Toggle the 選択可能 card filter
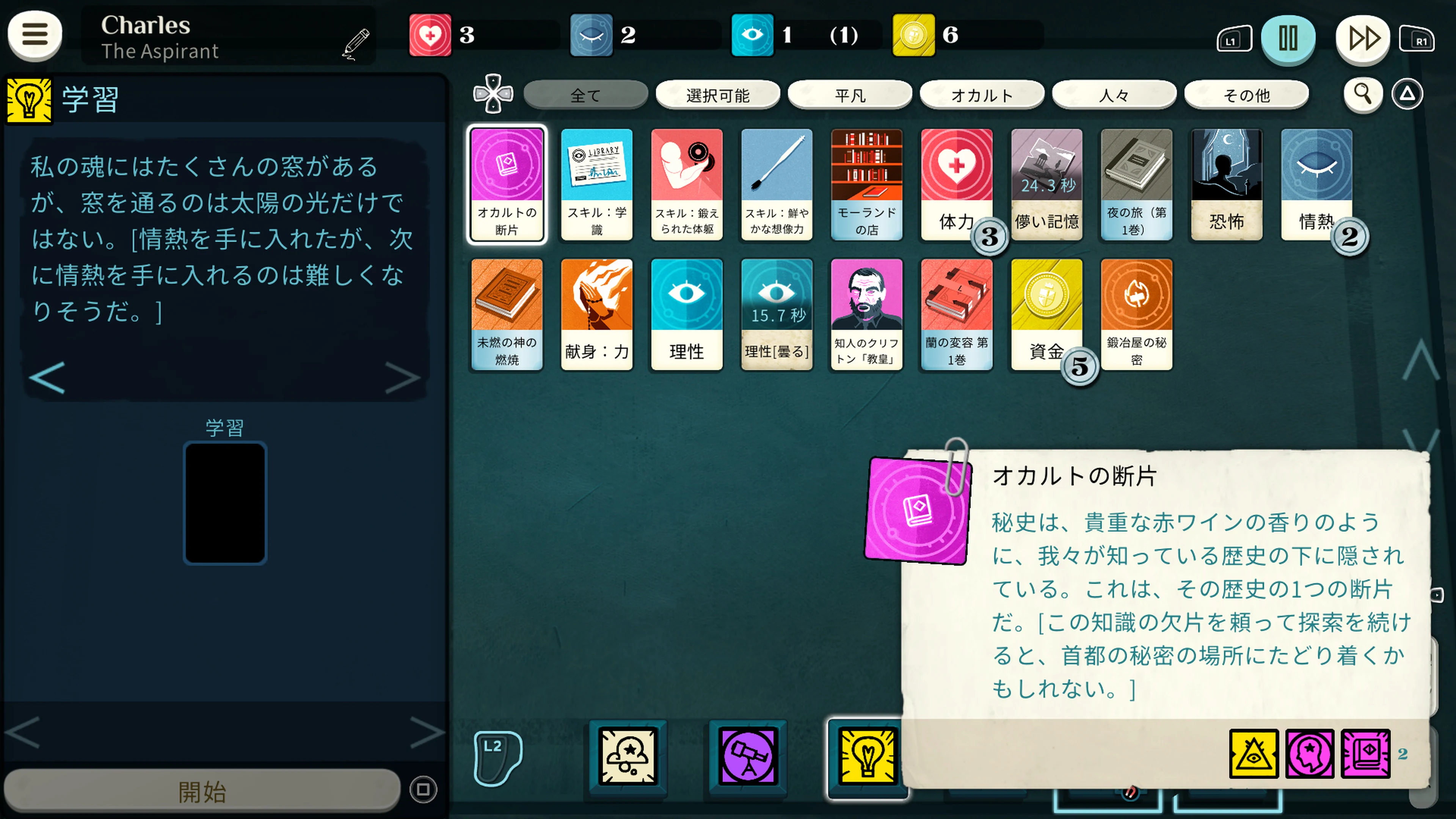The image size is (1456, 819). (x=717, y=94)
